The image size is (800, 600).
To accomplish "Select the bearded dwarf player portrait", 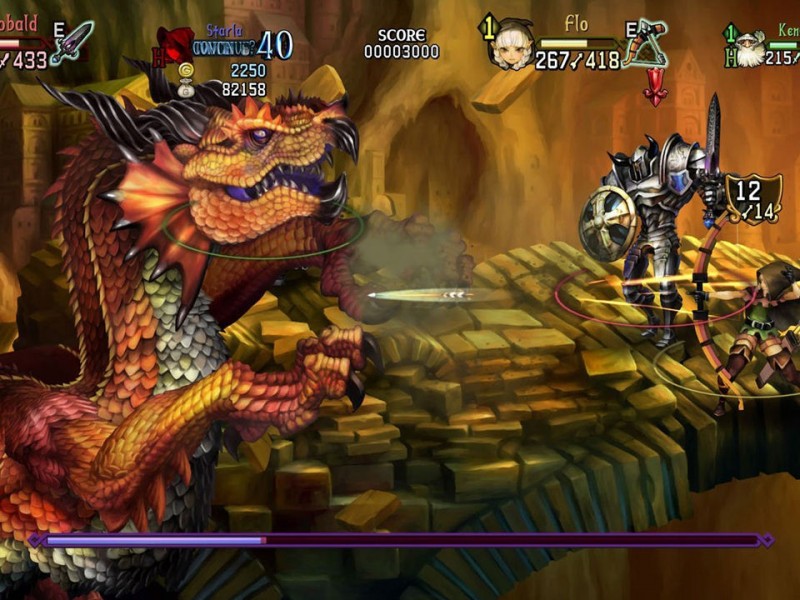I will click(x=753, y=46).
